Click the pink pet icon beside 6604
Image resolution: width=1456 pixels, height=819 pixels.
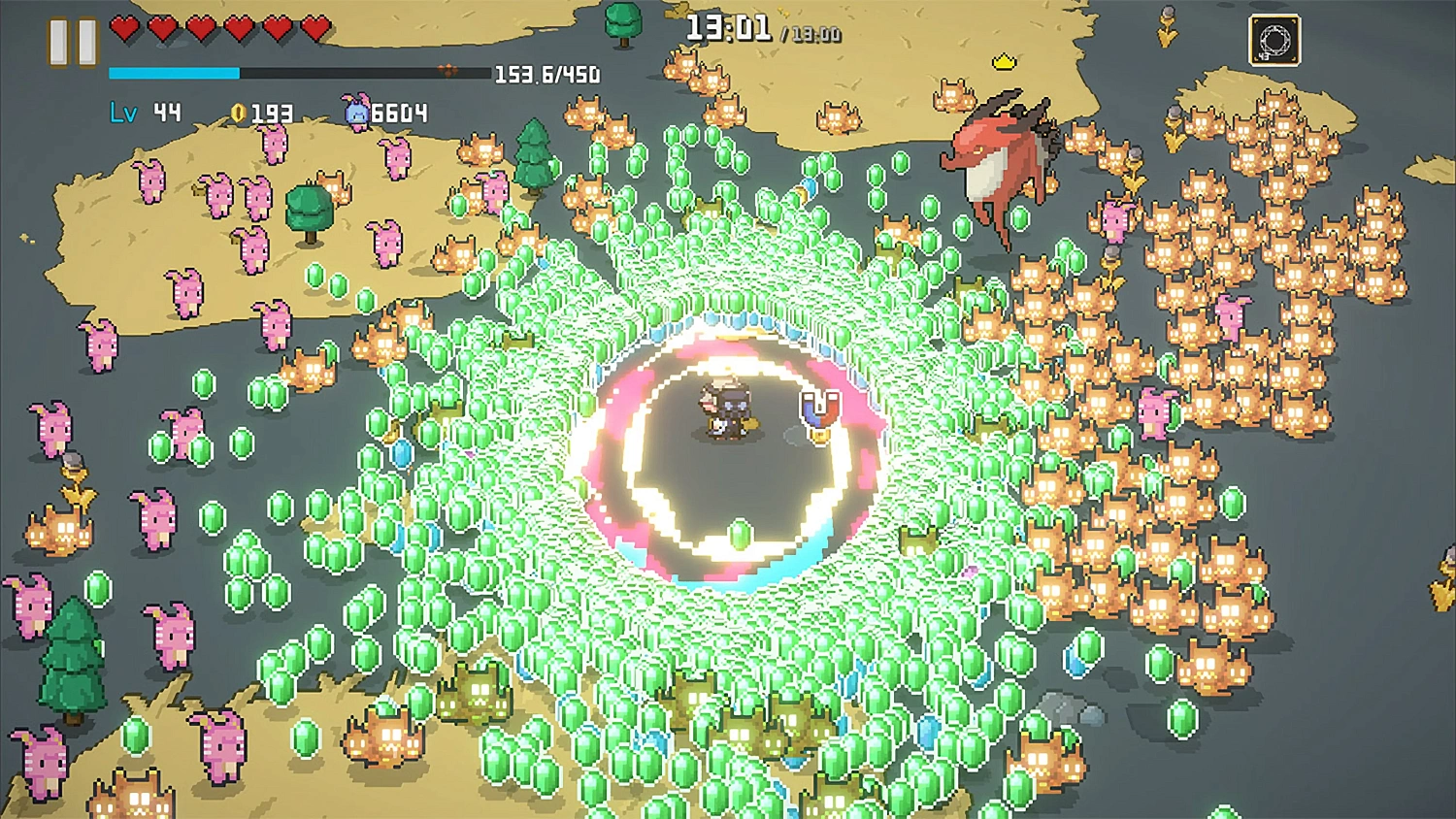coord(355,113)
